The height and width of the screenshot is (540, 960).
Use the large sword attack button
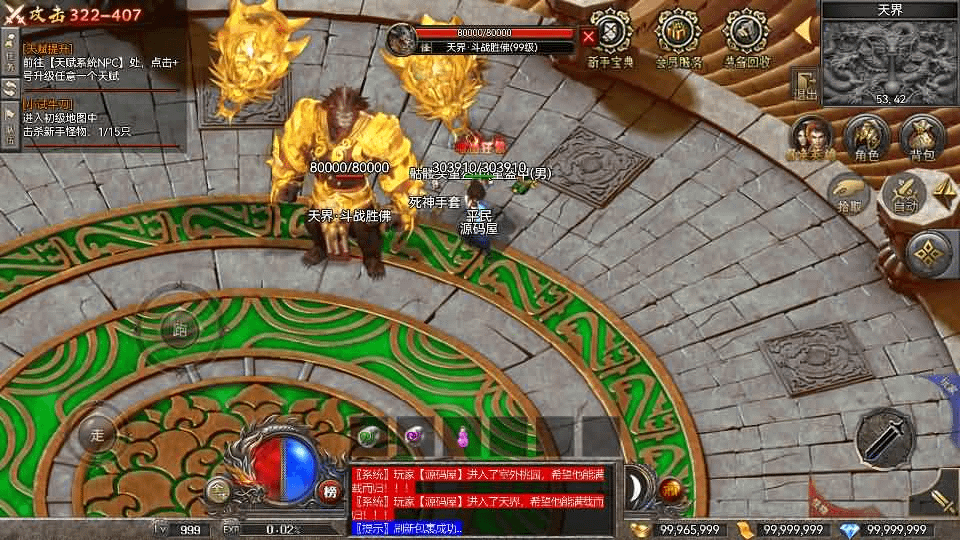[886, 437]
